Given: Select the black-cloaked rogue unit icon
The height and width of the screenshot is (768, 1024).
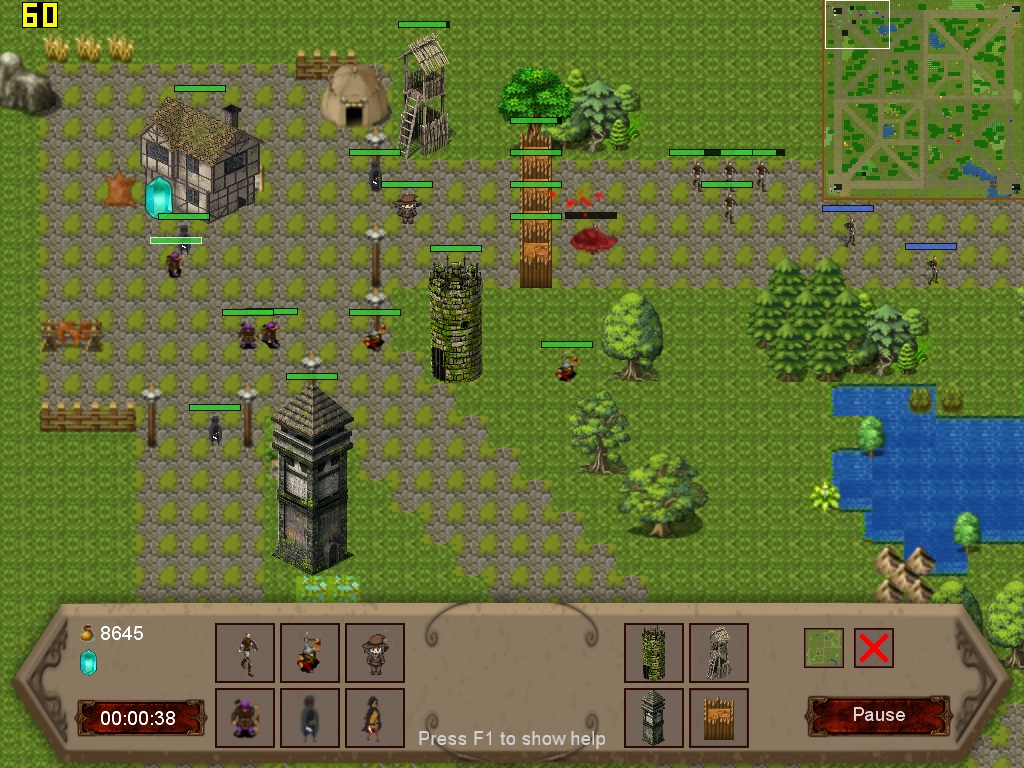Looking at the screenshot, I should coord(375,718).
